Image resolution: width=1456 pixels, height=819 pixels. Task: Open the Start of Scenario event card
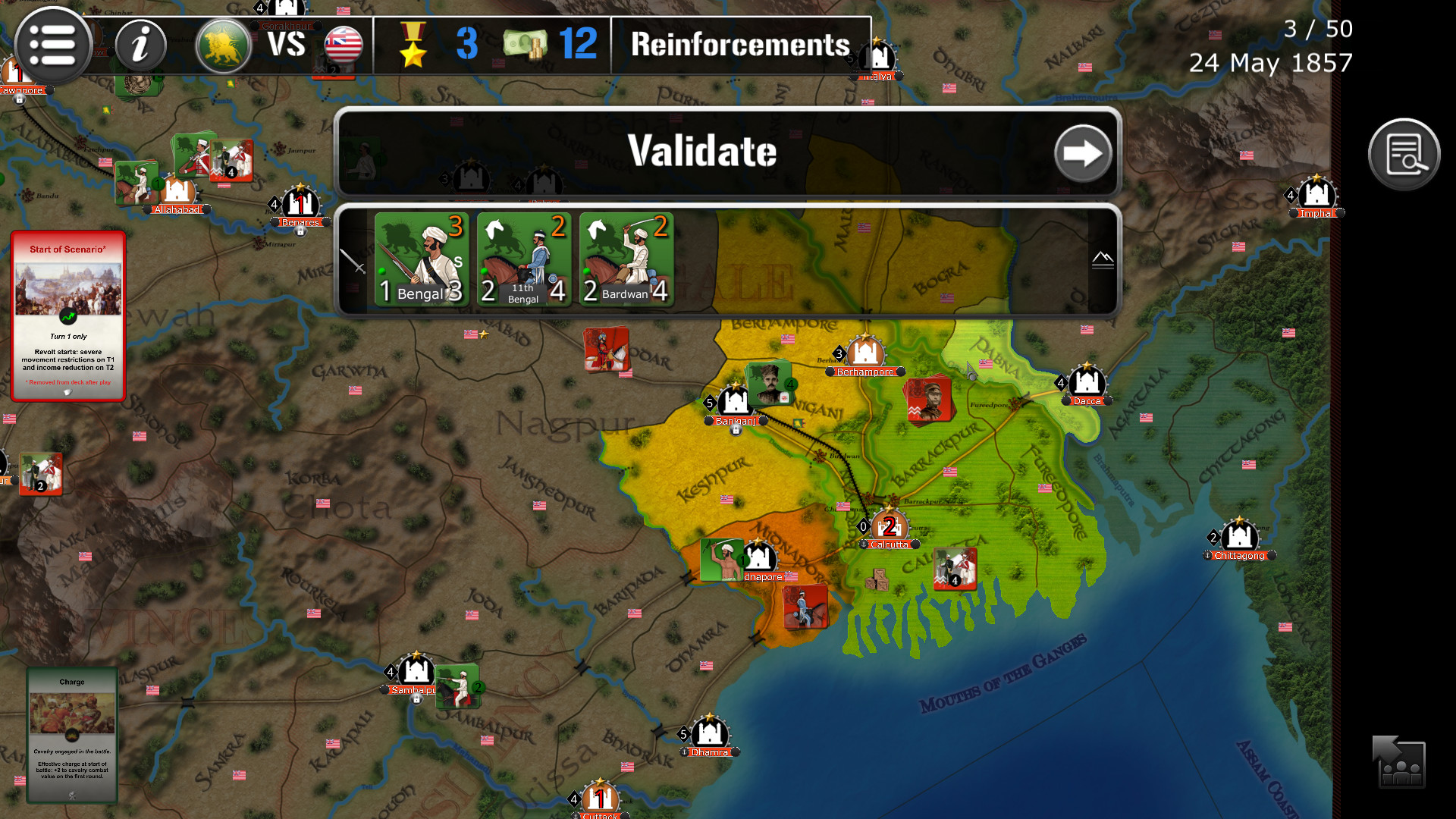[x=68, y=313]
